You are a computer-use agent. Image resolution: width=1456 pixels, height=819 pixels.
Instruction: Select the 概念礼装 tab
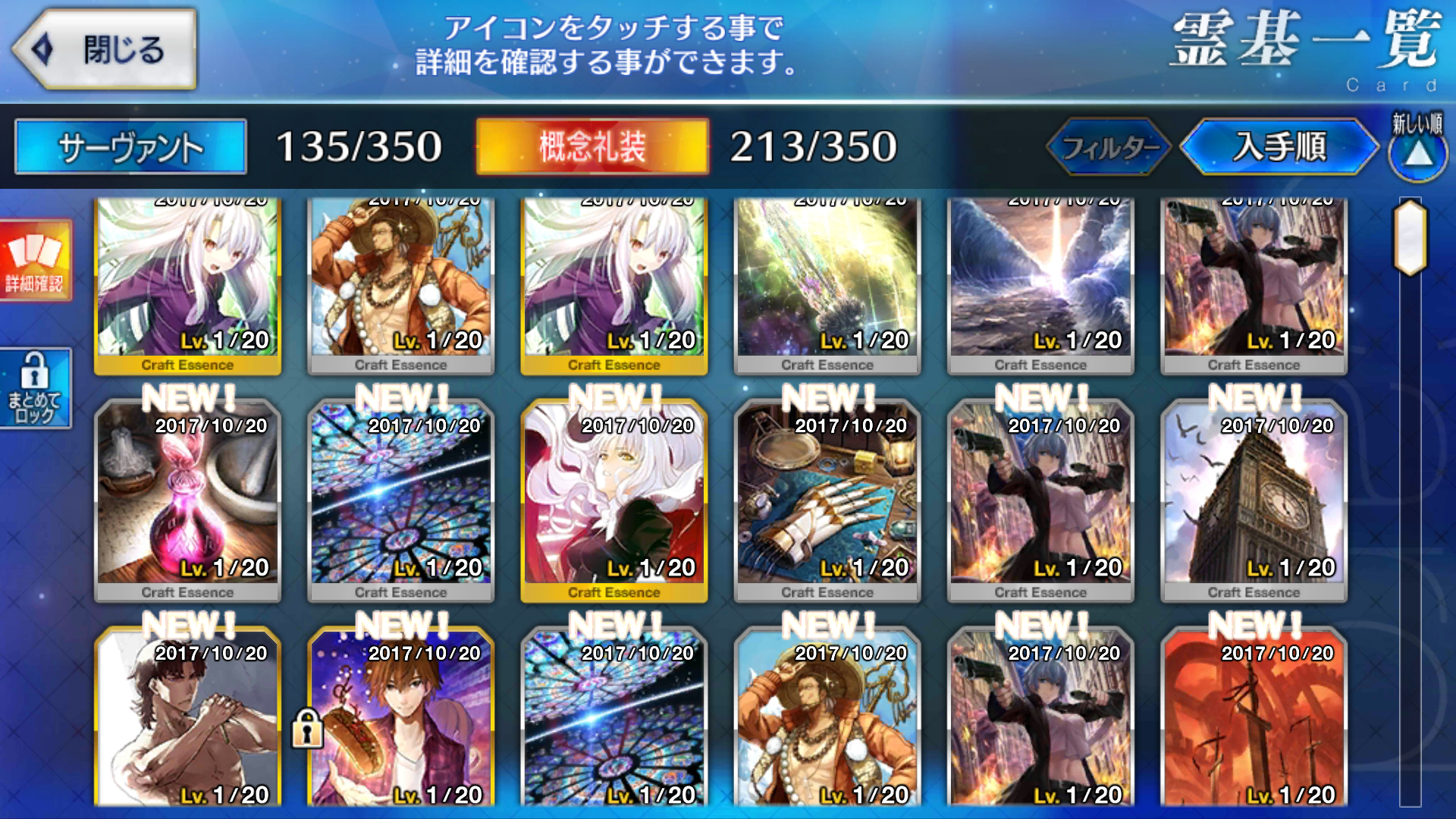(x=592, y=146)
